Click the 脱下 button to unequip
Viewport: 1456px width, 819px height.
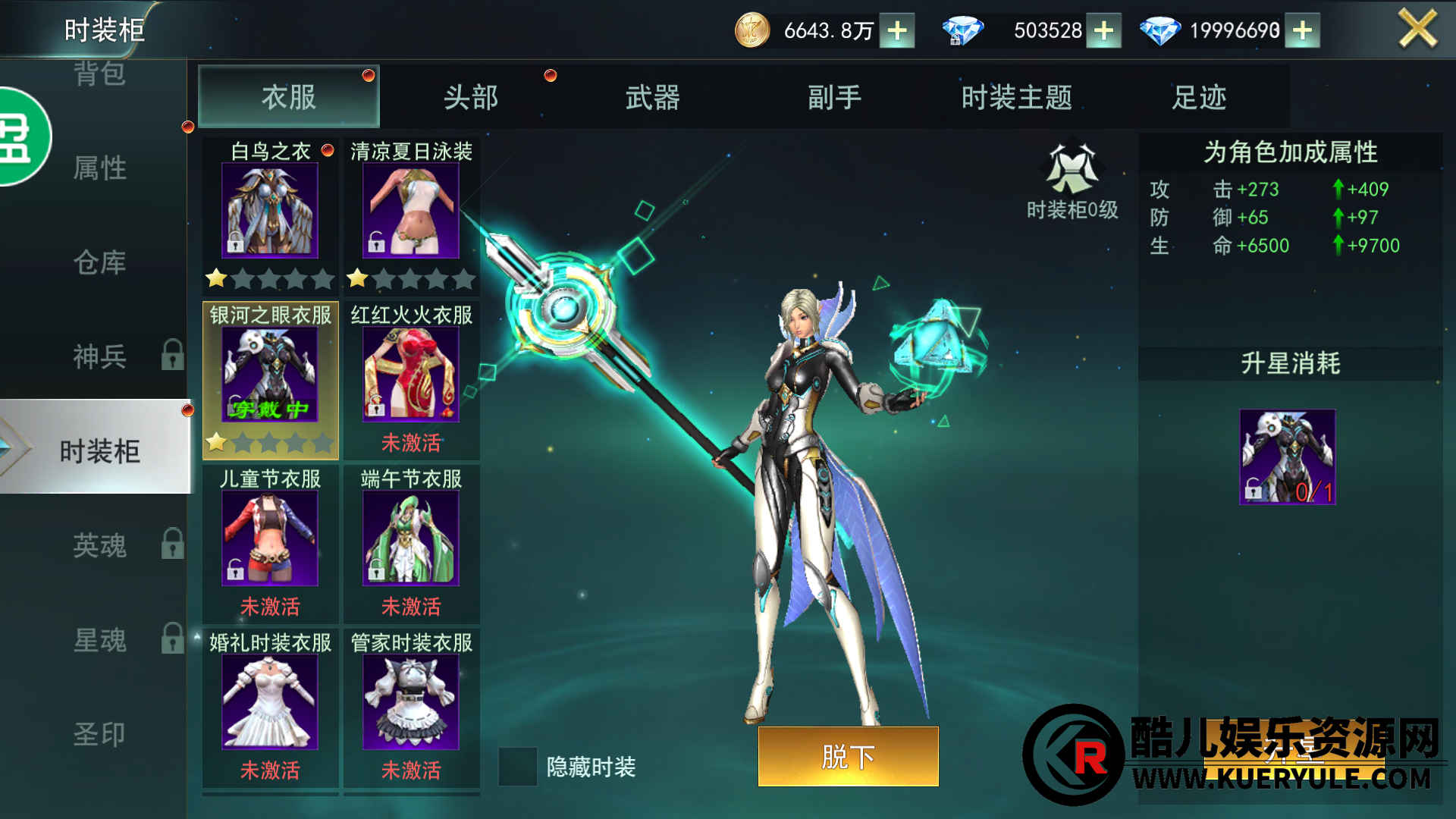click(848, 756)
